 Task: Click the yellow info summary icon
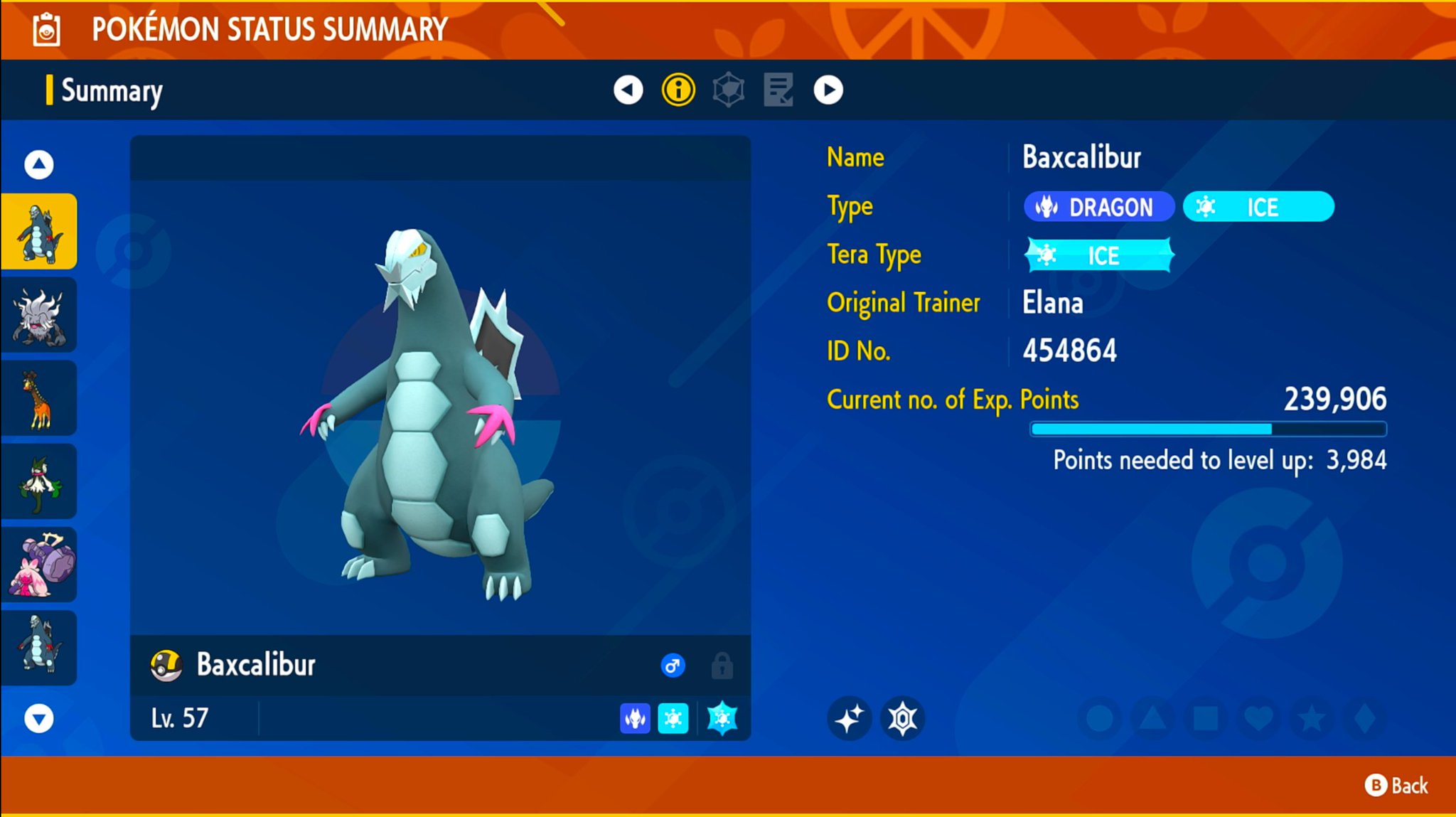point(678,90)
